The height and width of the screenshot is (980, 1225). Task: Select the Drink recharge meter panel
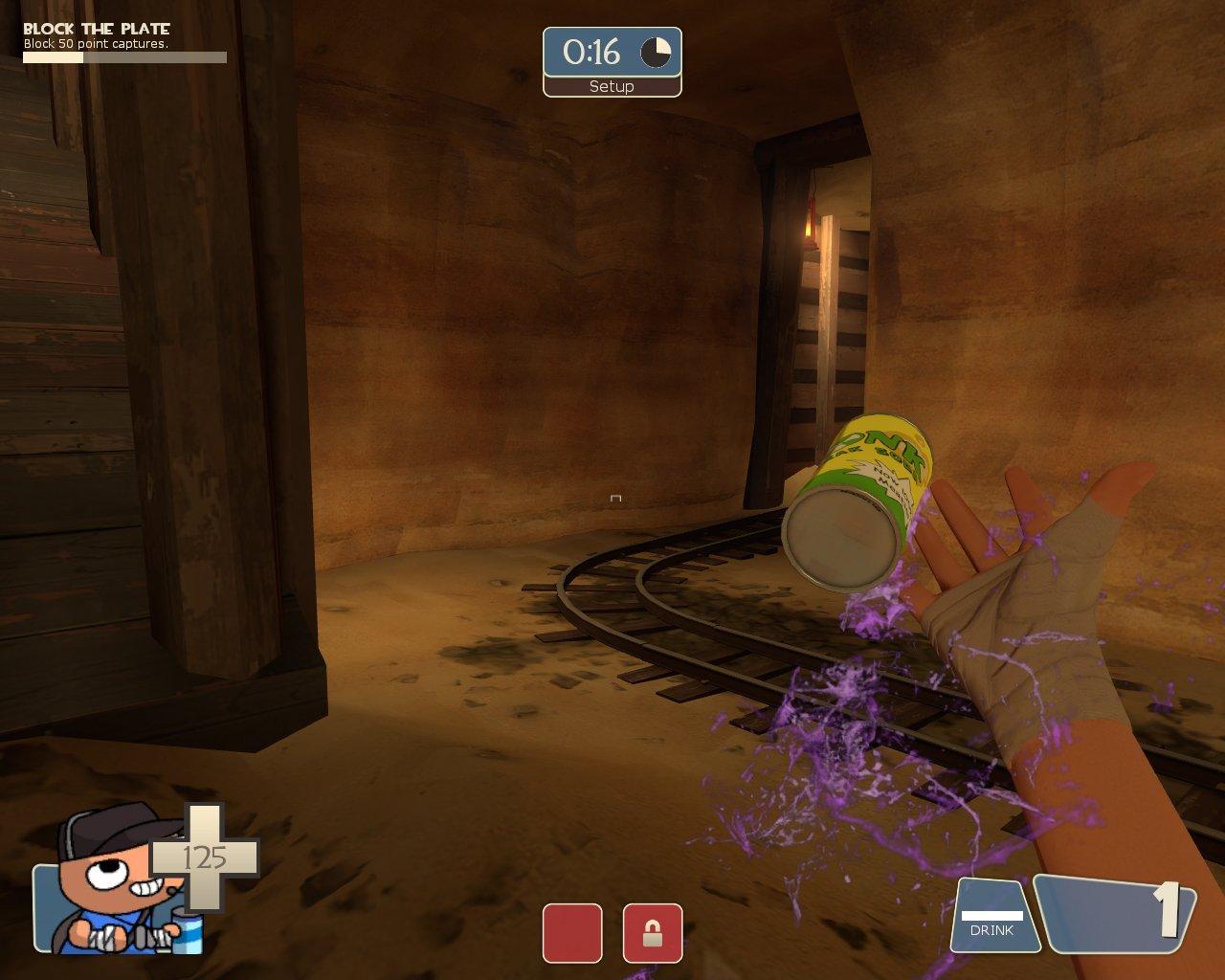point(993,918)
